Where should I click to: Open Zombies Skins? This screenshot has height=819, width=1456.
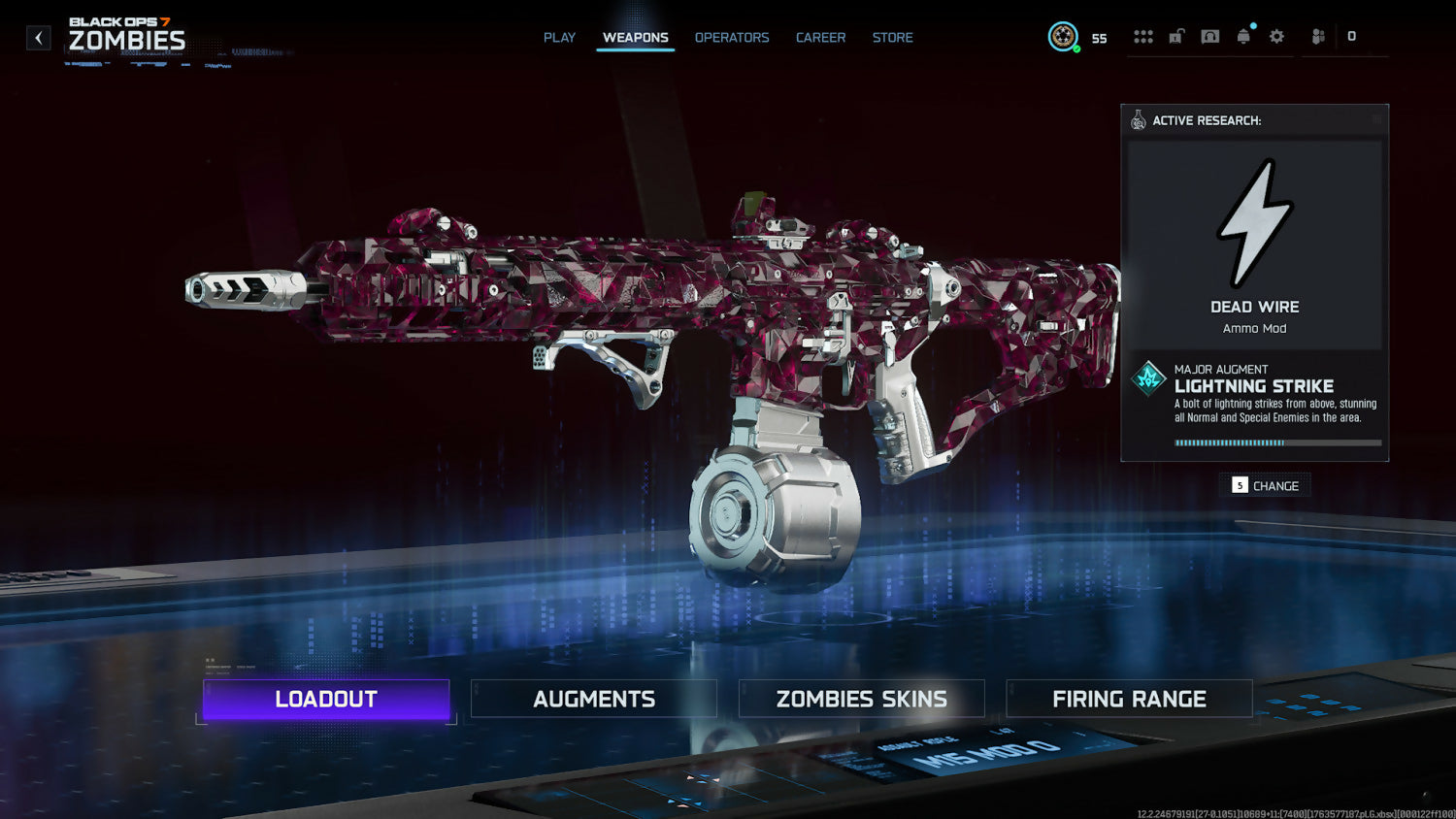pyautogui.click(x=862, y=699)
